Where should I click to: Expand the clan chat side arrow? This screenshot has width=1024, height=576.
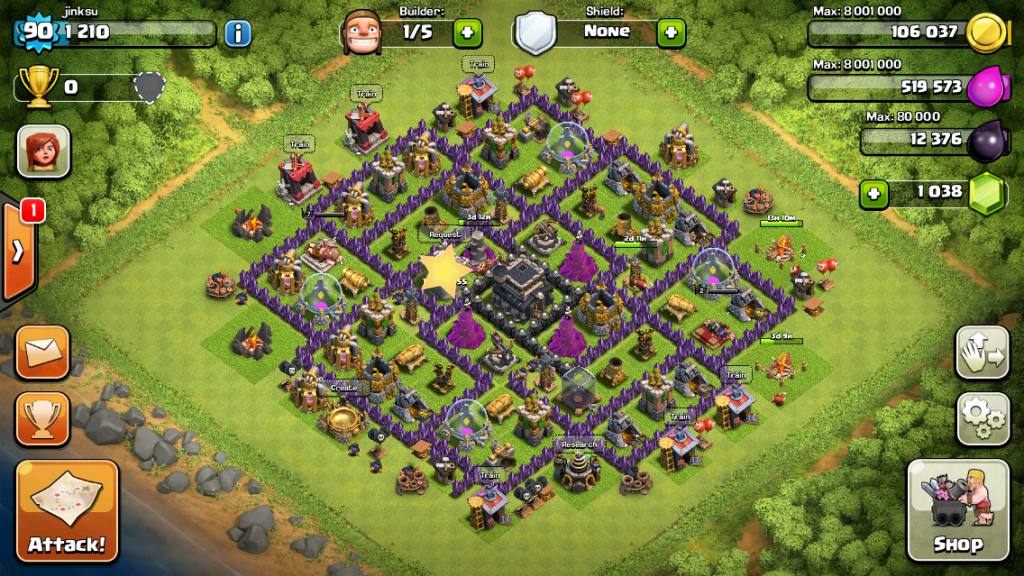click(18, 250)
